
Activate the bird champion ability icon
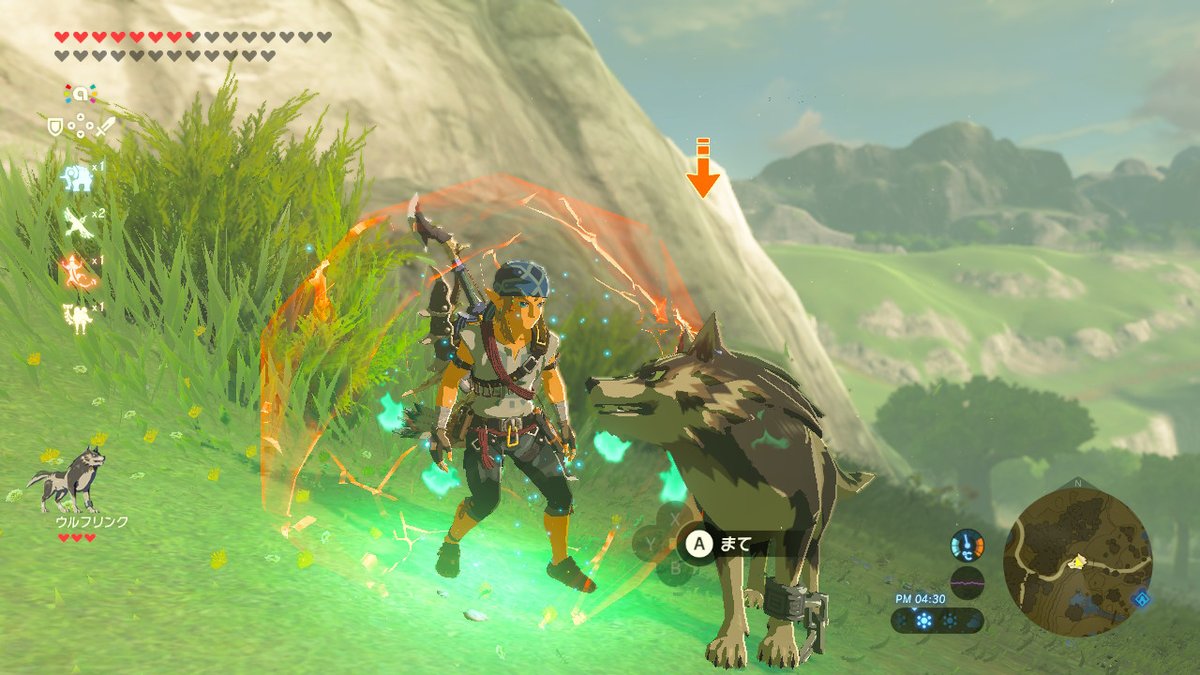77,223
